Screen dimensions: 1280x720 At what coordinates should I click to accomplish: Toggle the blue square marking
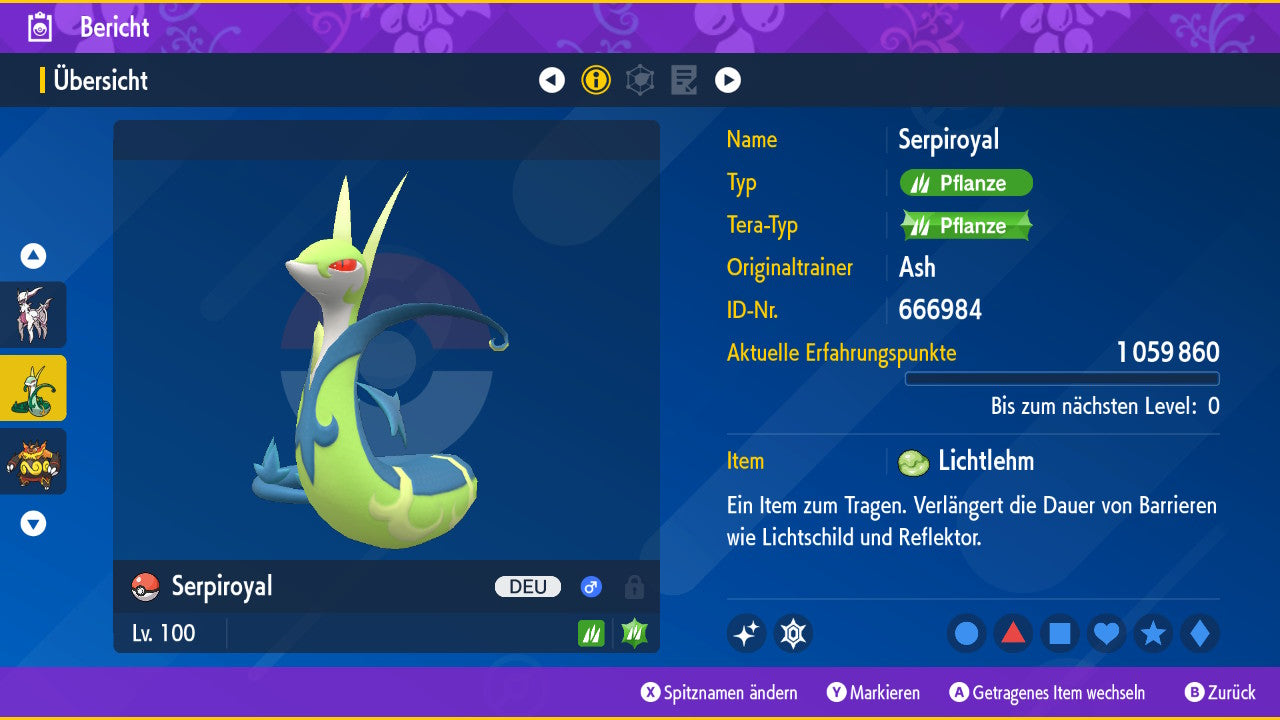click(x=1060, y=633)
